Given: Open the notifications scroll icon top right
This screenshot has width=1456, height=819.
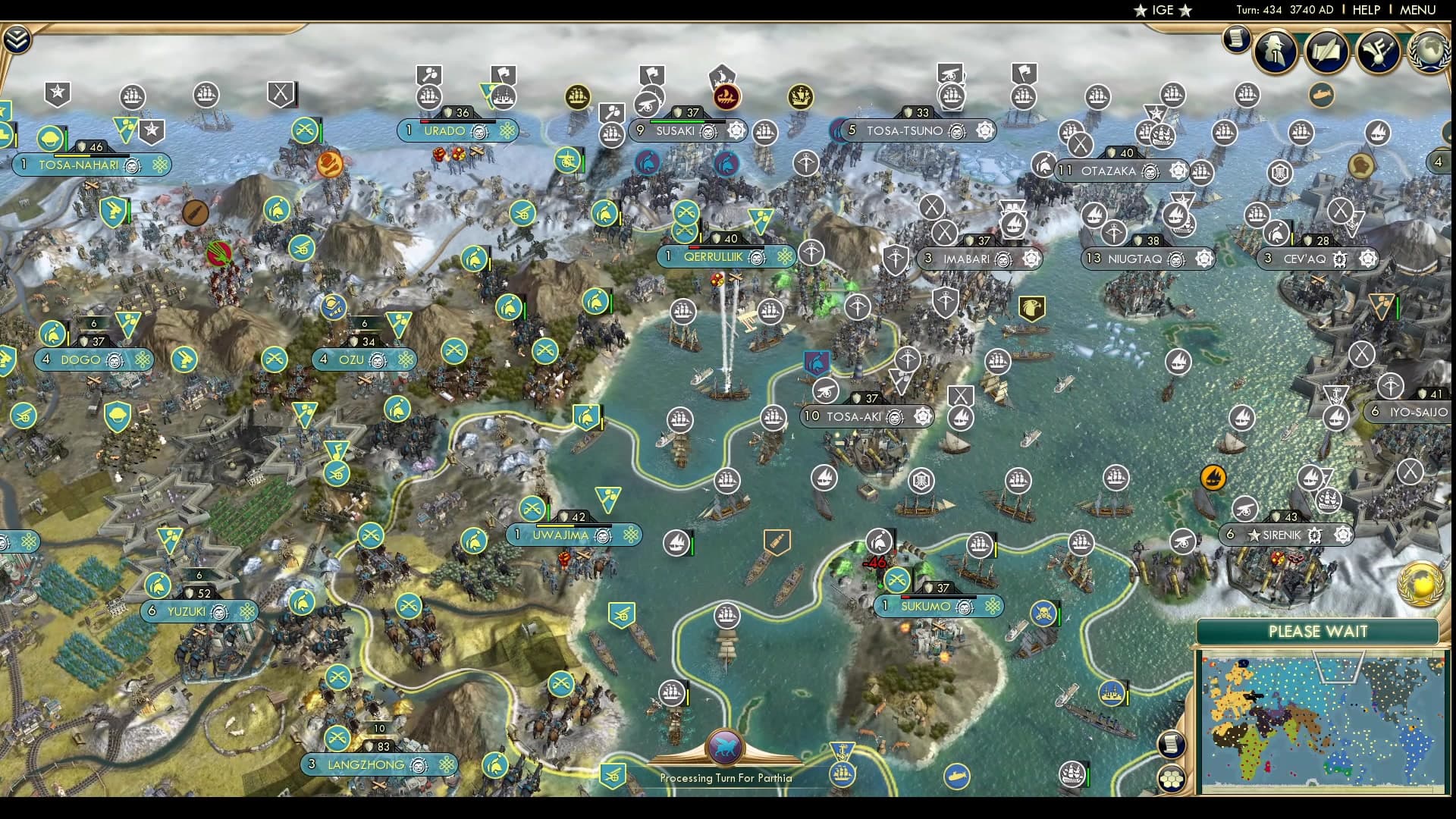Looking at the screenshot, I should pos(1235,39).
